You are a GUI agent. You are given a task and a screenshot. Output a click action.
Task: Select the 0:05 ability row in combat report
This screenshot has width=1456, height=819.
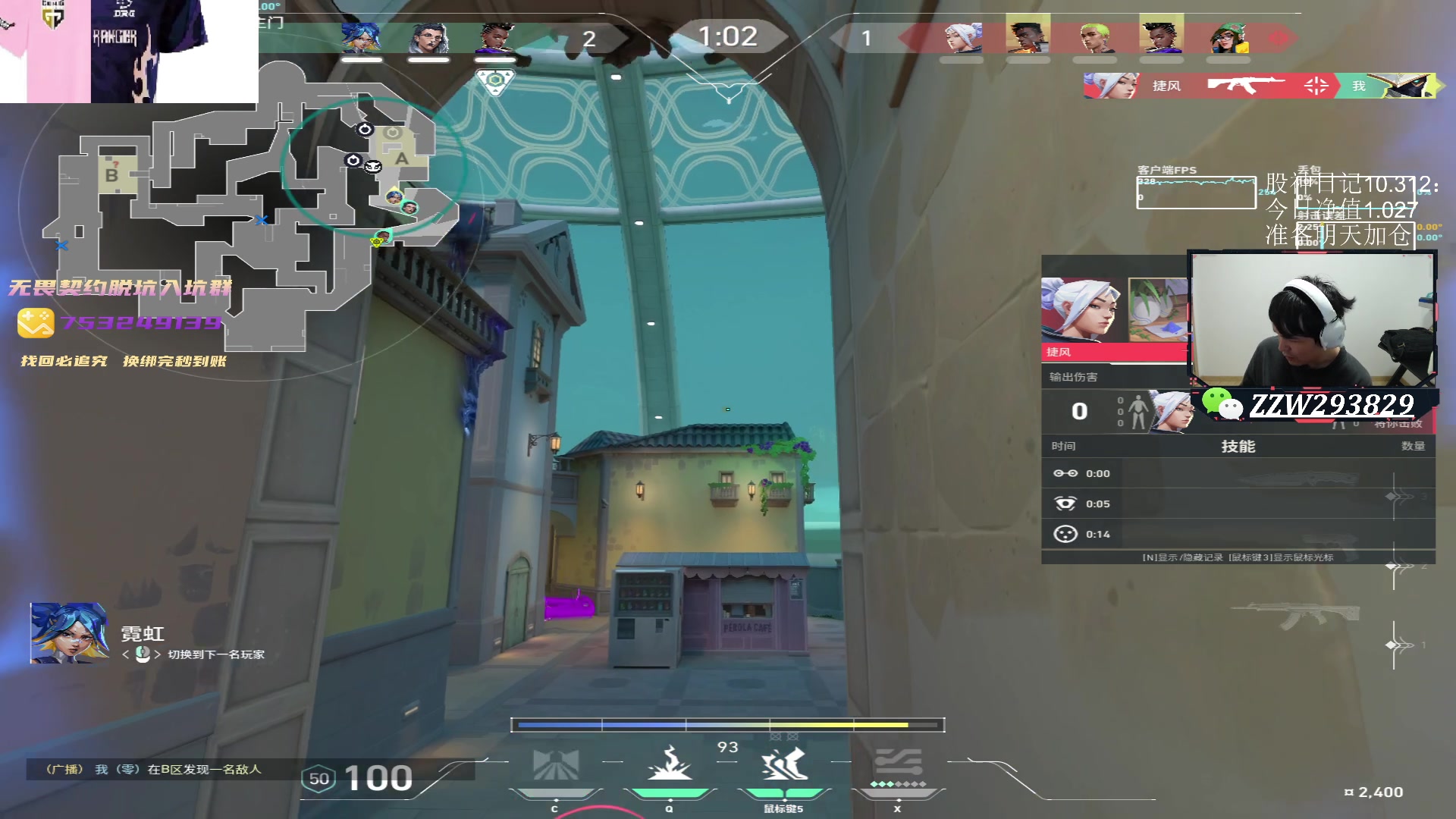[x=1238, y=504]
